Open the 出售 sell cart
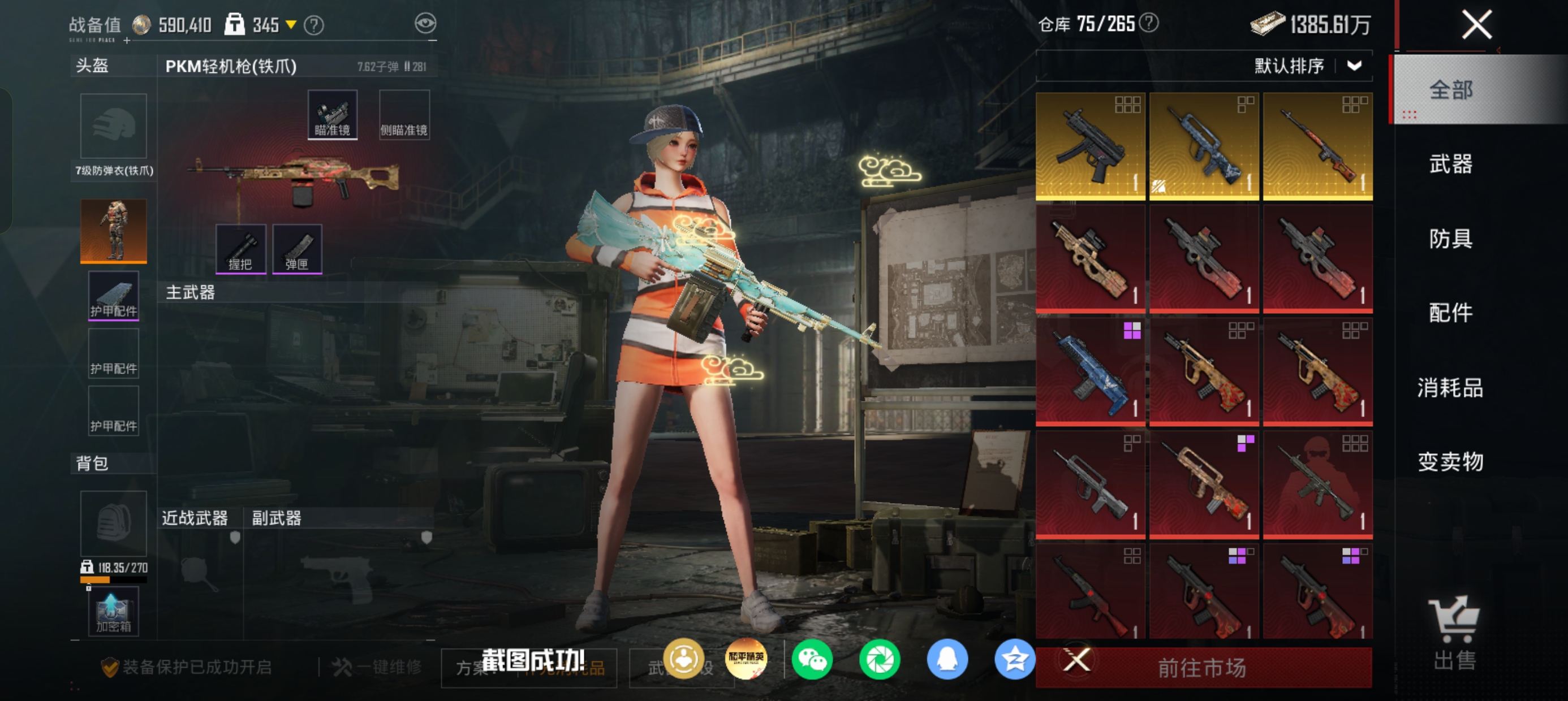Image resolution: width=1568 pixels, height=701 pixels. [x=1454, y=633]
